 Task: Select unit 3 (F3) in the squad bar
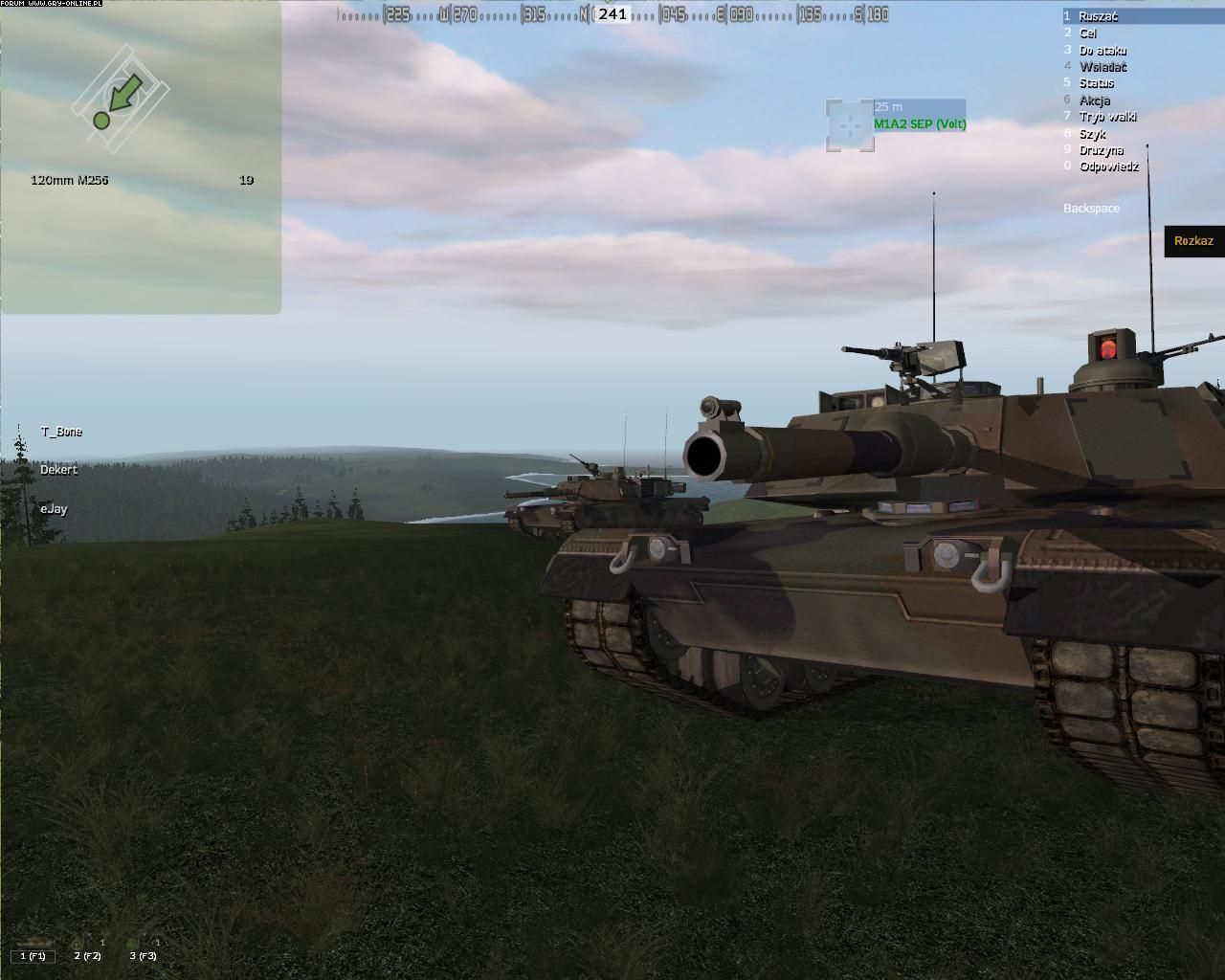coord(143,954)
